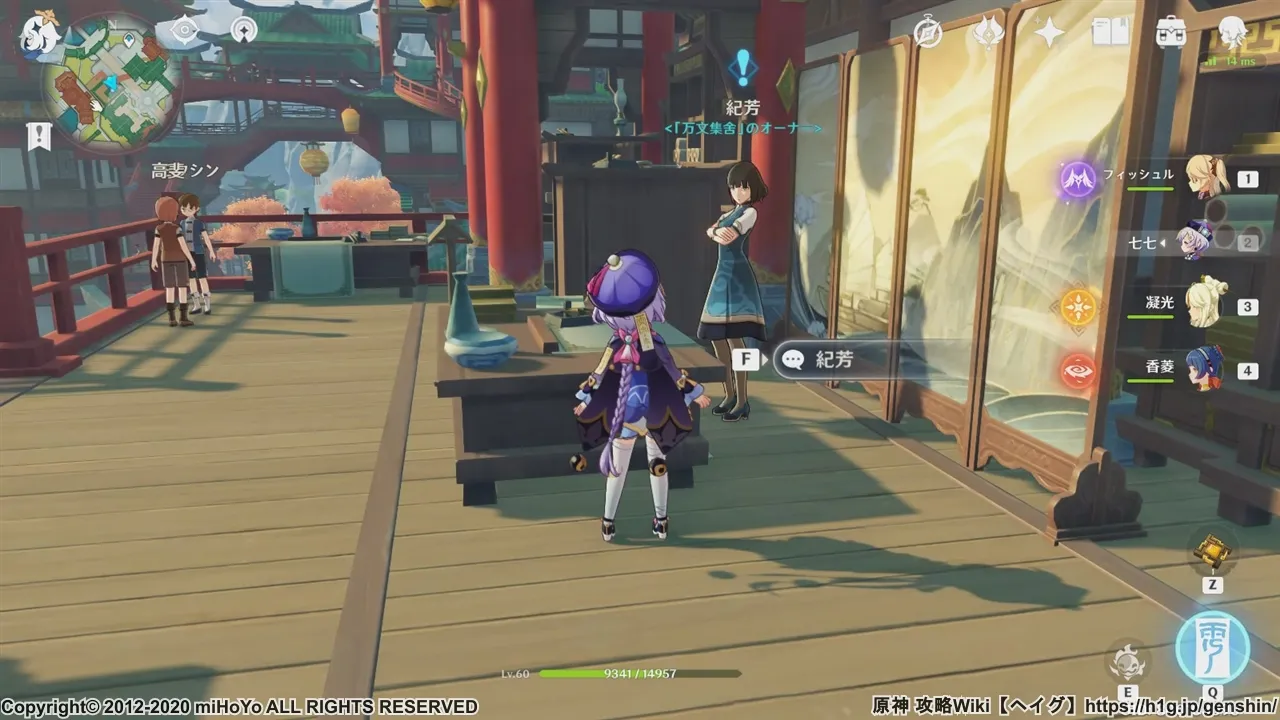
Task: Open the adventurer handbook book icon
Action: click(x=1110, y=33)
